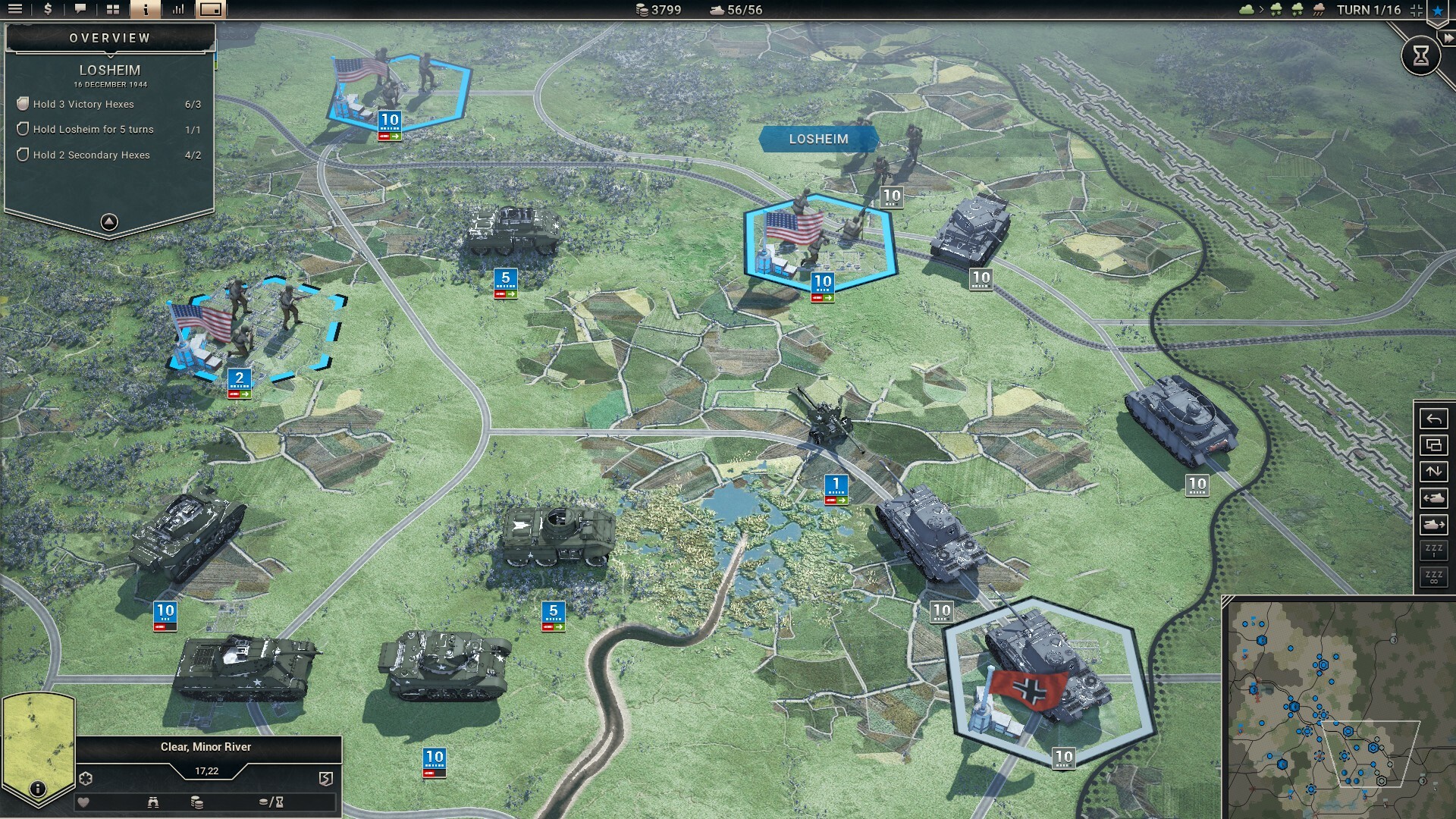The width and height of the screenshot is (1456, 819).
Task: Open the purchase screen with the dollar icon
Action: [48, 10]
